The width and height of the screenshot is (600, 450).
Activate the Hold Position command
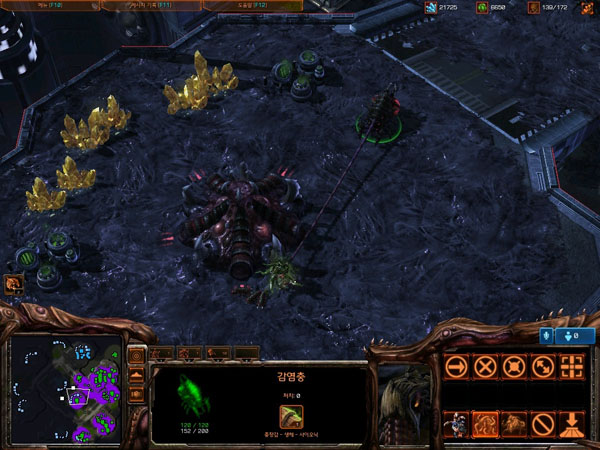pos(514,366)
